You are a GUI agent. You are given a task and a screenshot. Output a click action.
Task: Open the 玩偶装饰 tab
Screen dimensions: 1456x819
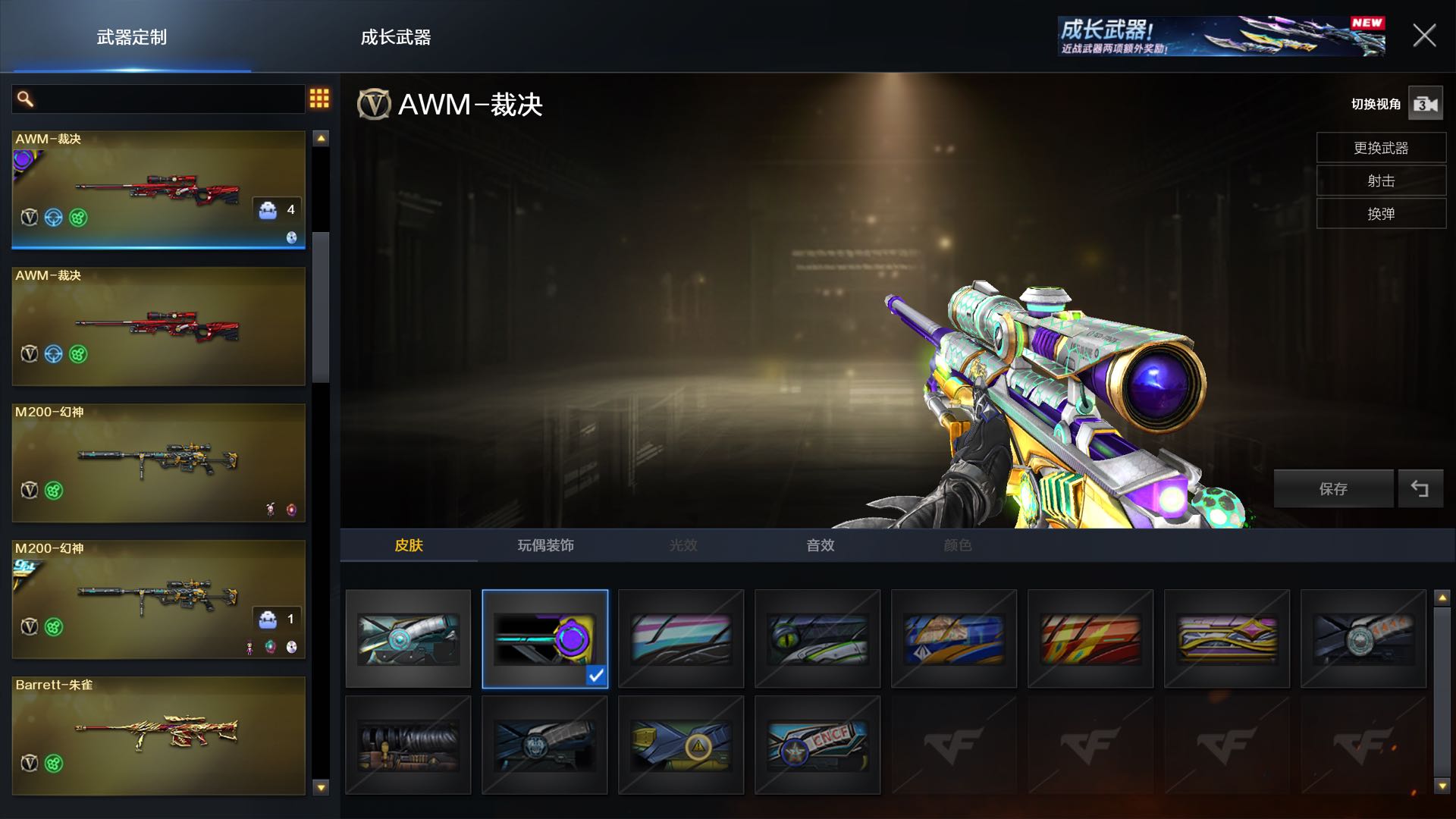click(x=545, y=545)
